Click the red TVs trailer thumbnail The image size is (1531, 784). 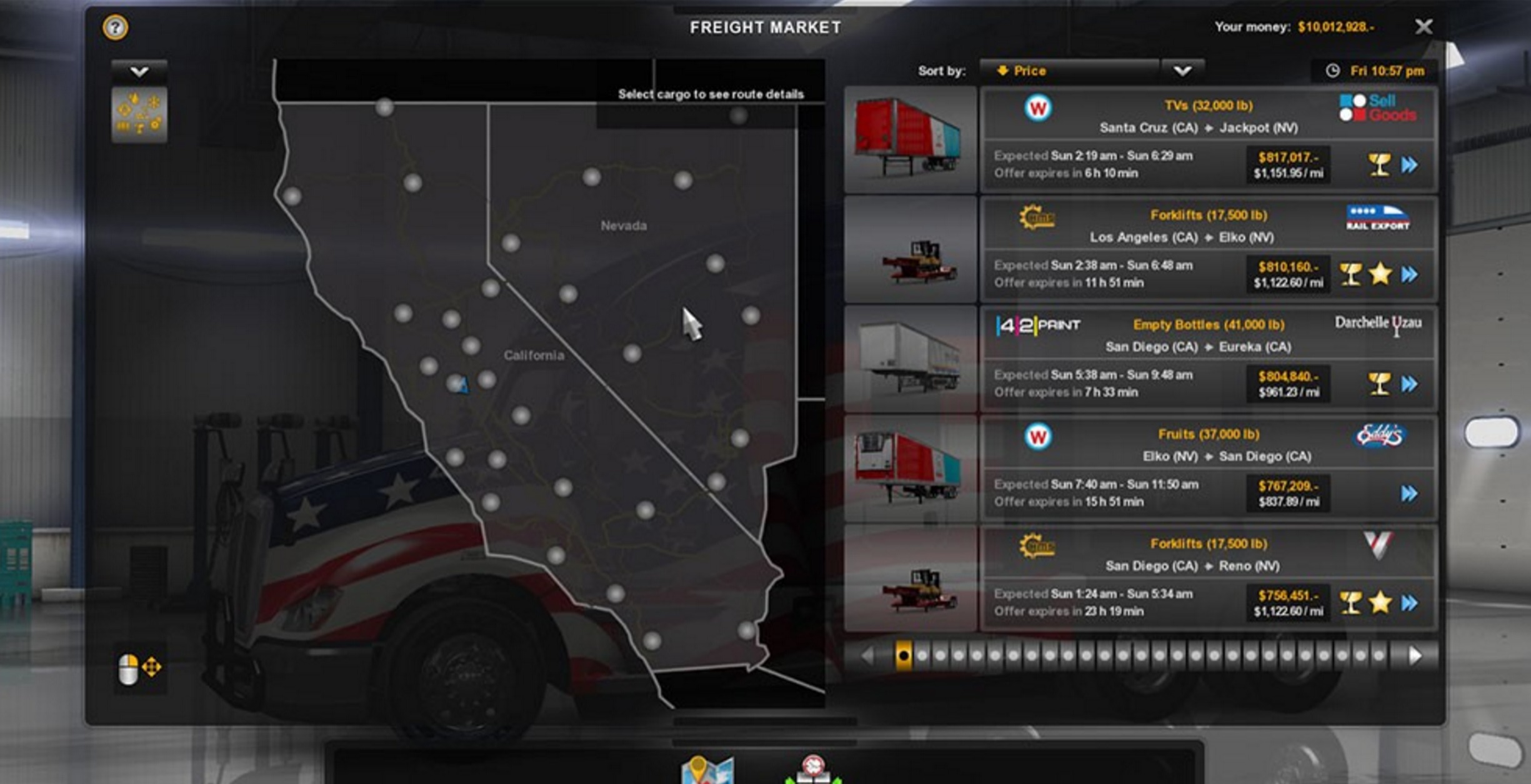click(910, 139)
